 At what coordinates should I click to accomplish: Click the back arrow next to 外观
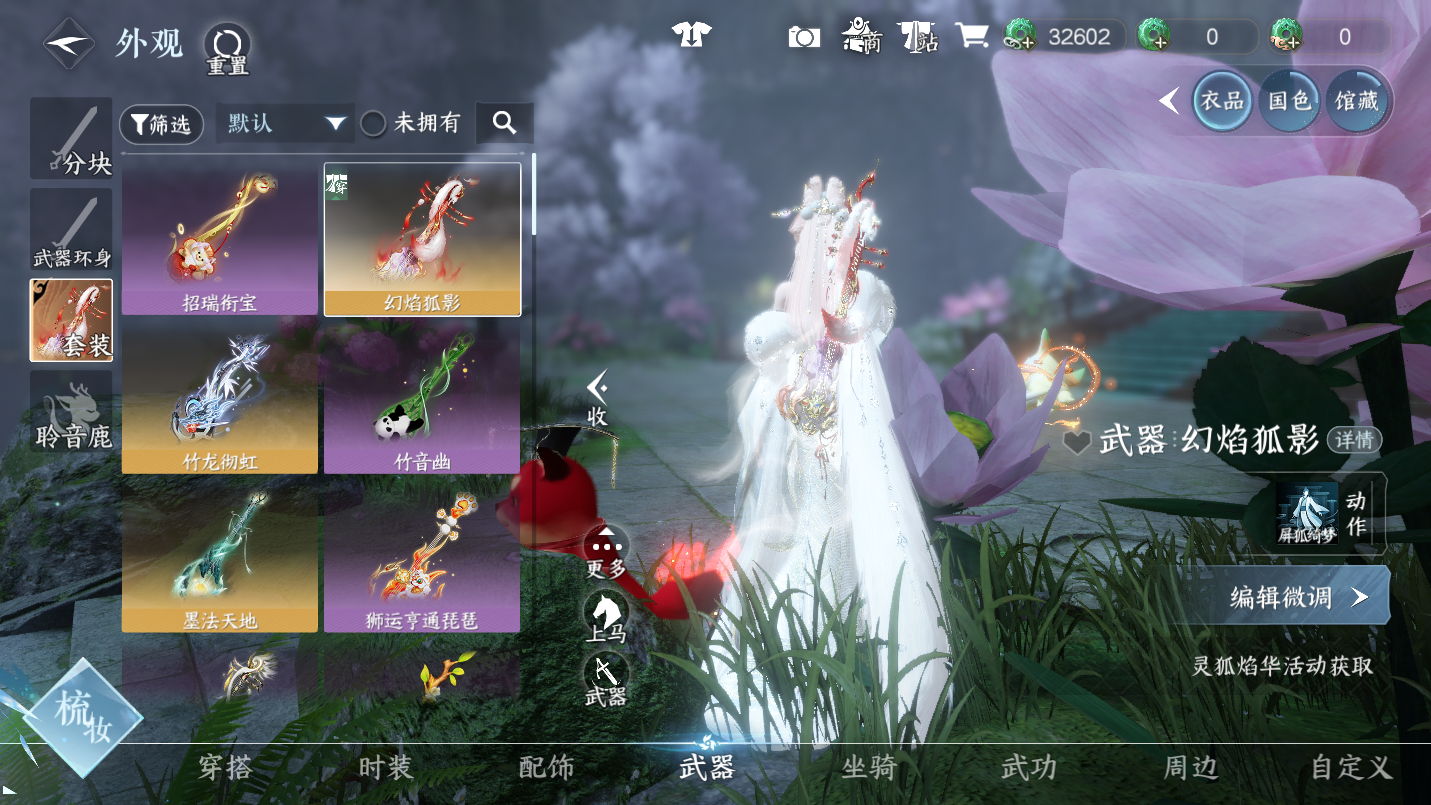[68, 44]
